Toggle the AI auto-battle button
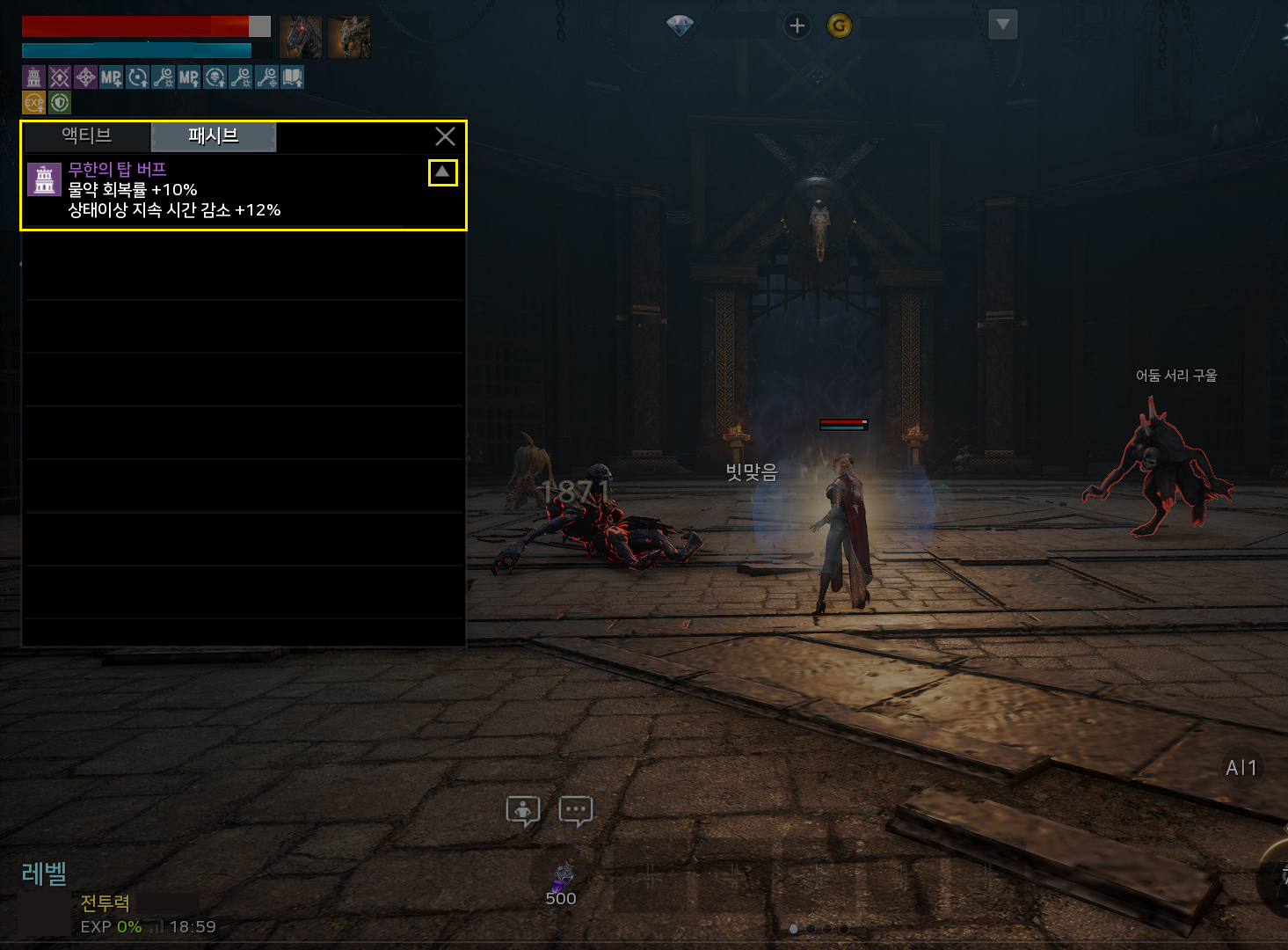Viewport: 1288px width, 950px height. pos(1241,768)
